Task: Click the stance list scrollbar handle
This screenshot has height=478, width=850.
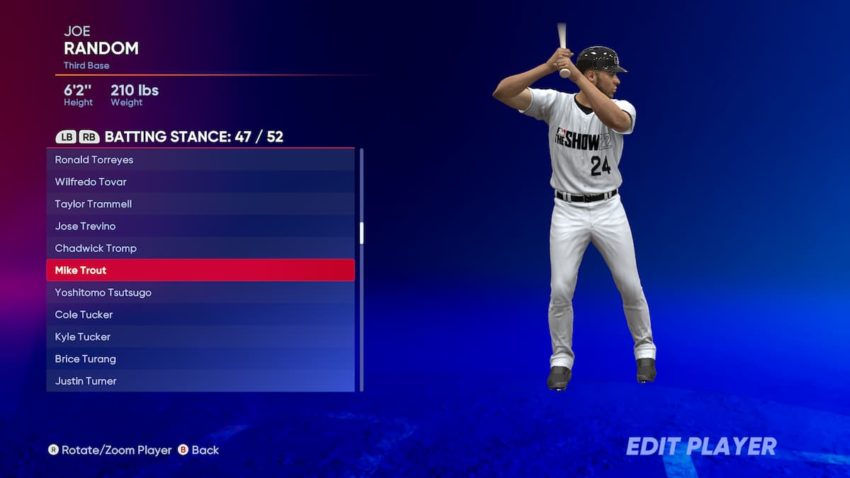Action: (x=362, y=233)
